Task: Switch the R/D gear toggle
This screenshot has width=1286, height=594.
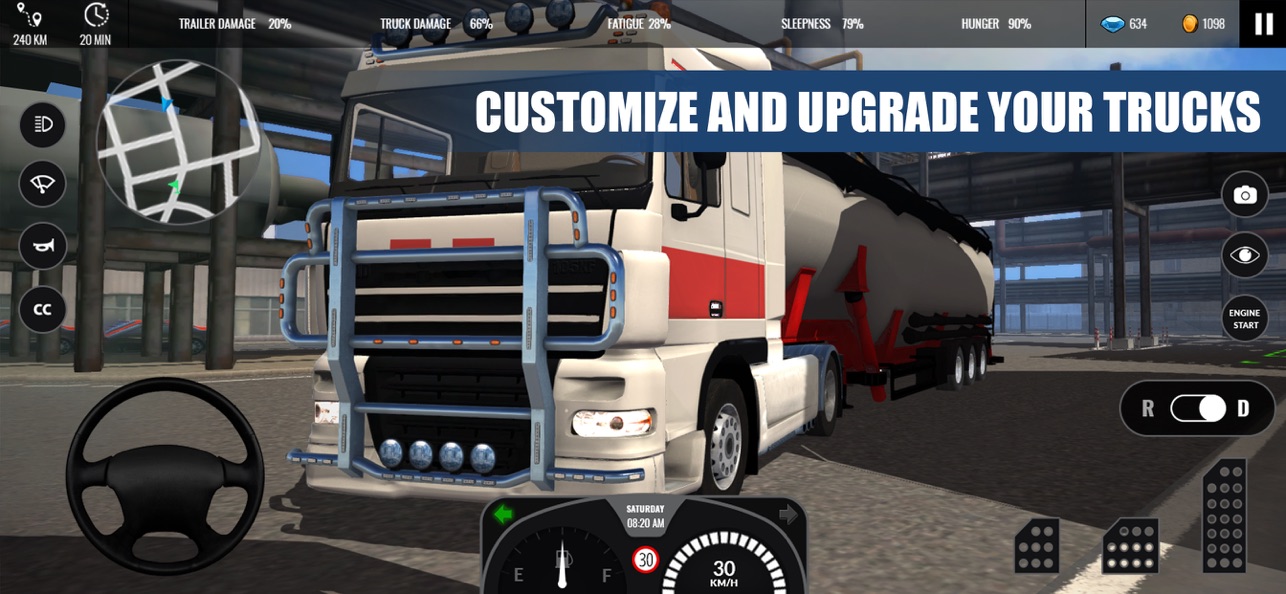Action: (x=1198, y=408)
